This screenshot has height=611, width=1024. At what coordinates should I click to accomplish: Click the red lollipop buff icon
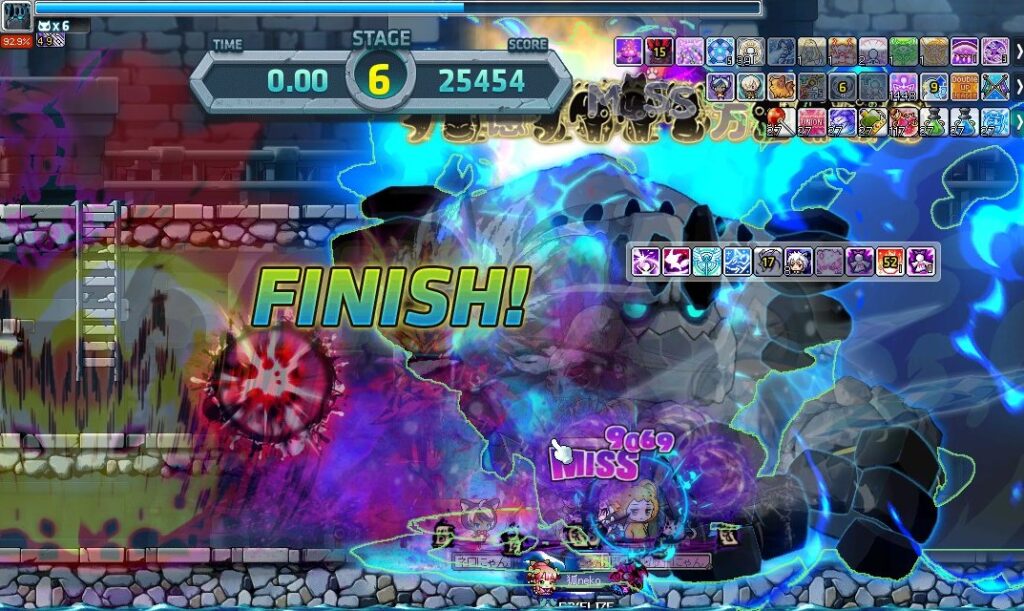pos(782,122)
